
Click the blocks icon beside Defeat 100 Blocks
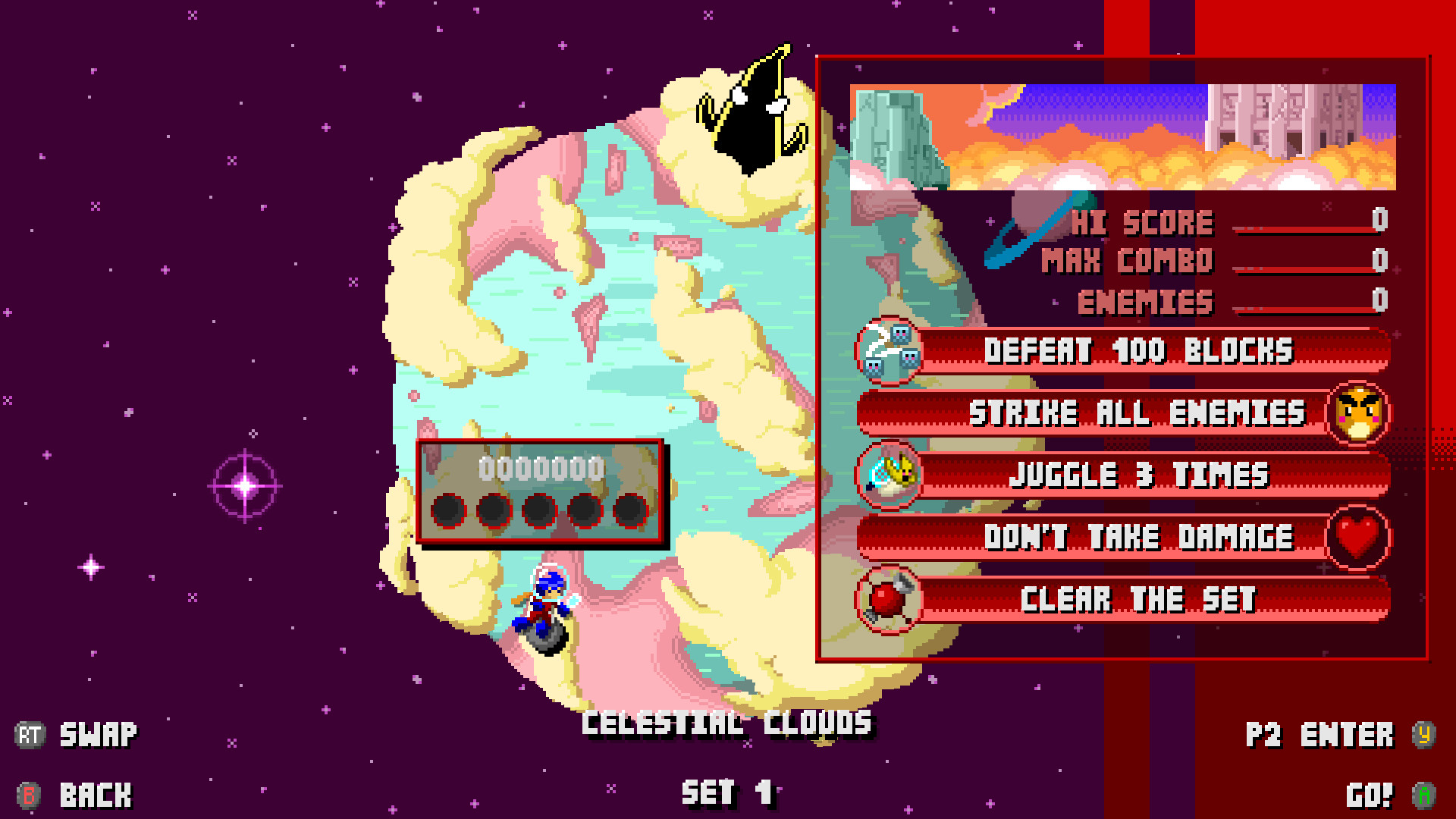click(890, 350)
